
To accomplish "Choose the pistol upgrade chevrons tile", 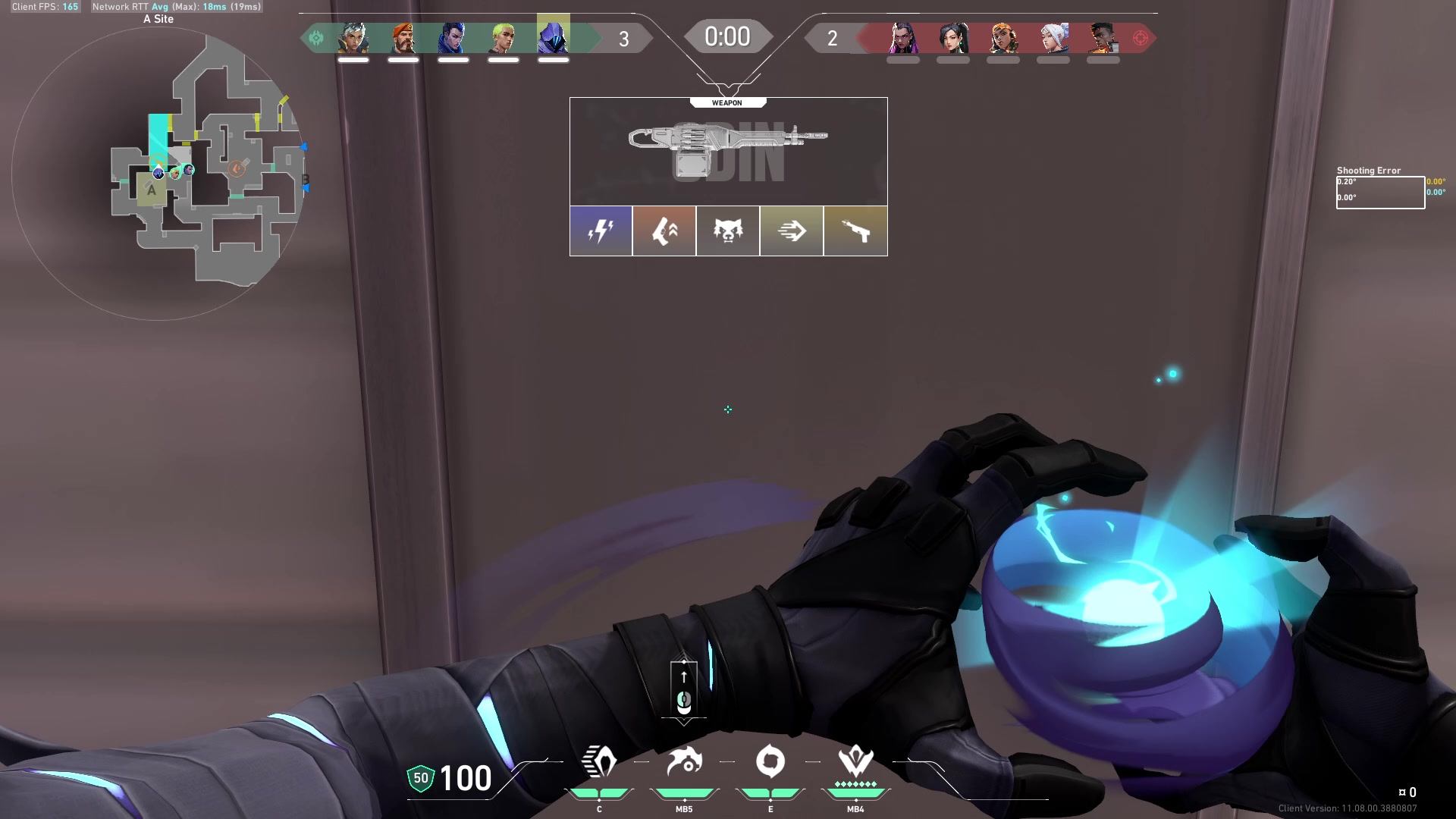I will [x=664, y=231].
